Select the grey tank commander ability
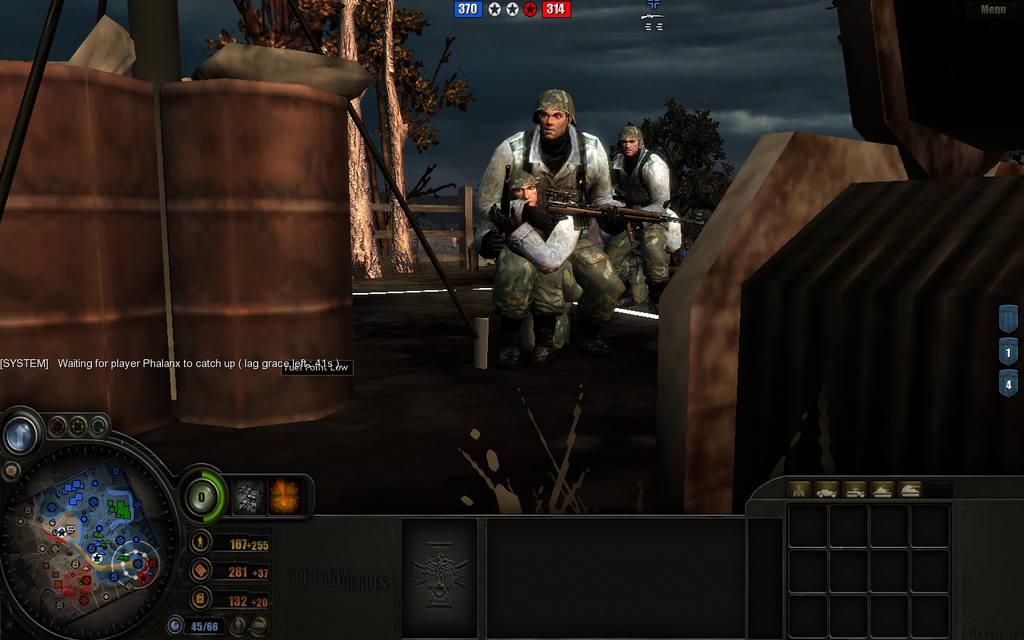Image resolution: width=1024 pixels, height=640 pixels. tap(248, 496)
